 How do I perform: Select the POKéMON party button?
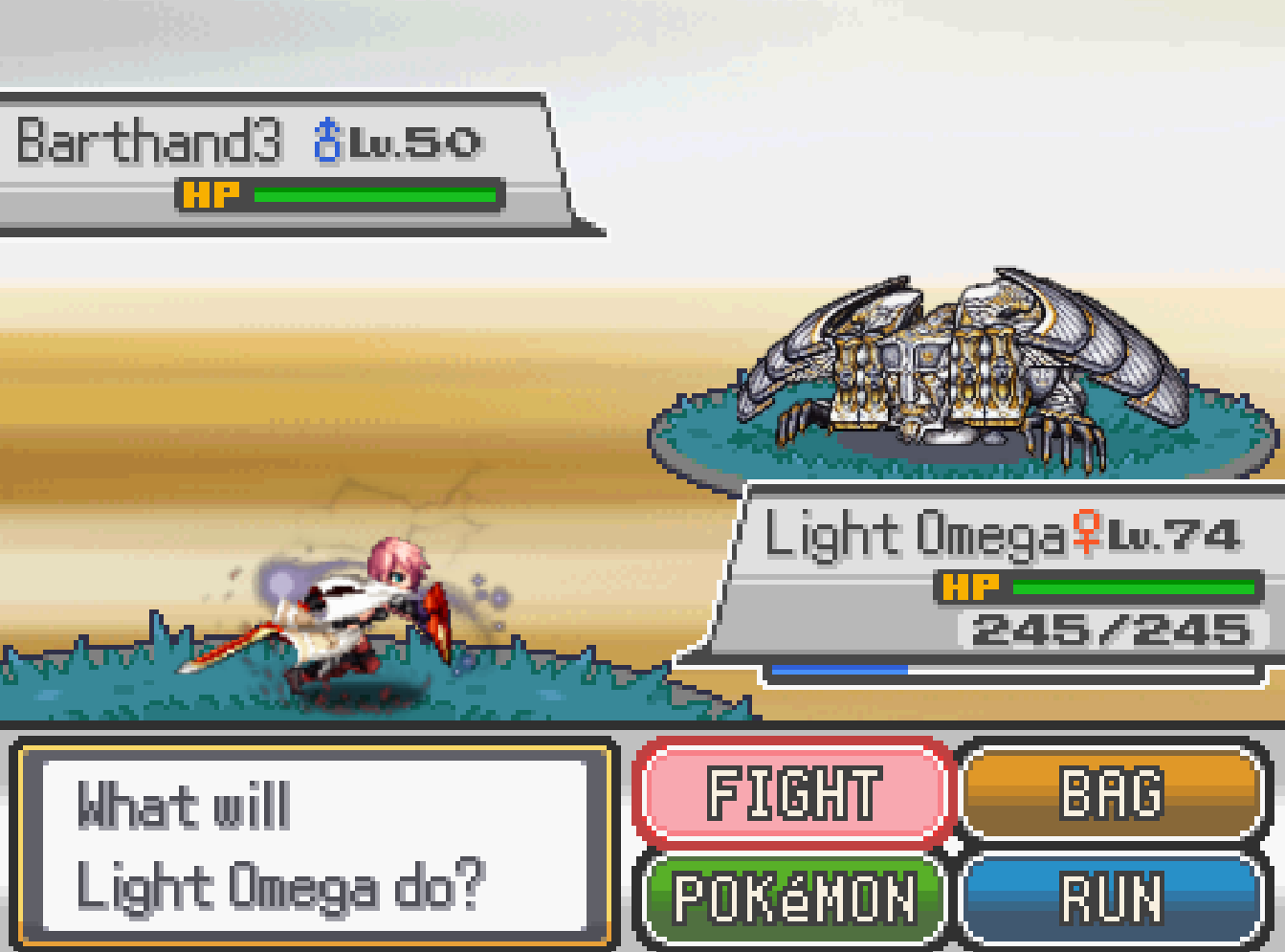coord(793,898)
